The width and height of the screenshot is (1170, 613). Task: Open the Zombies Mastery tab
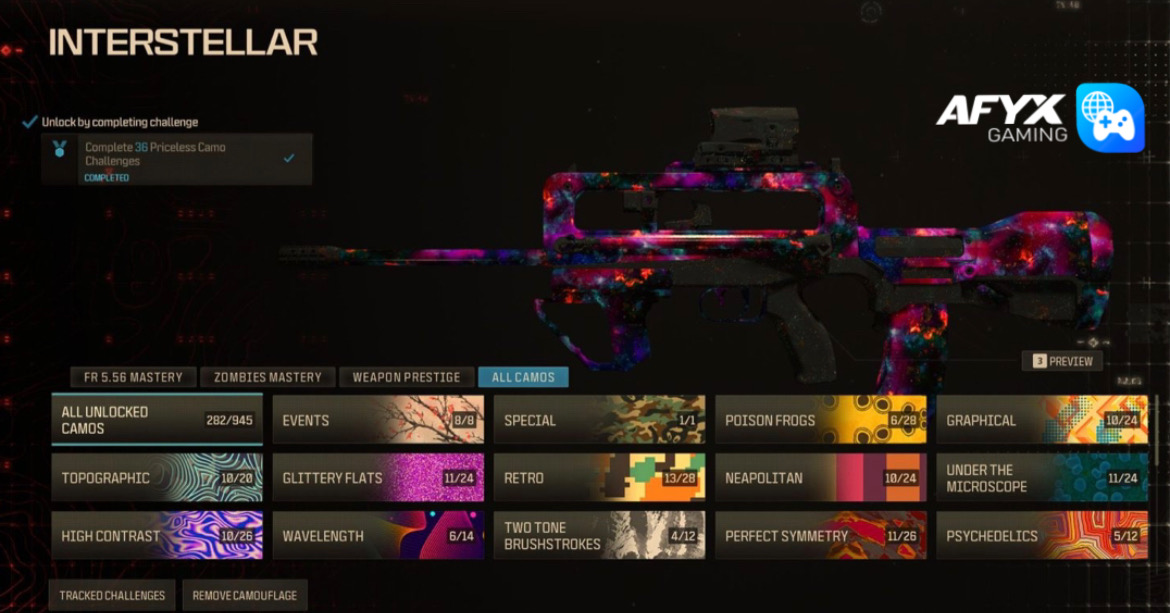click(x=267, y=377)
